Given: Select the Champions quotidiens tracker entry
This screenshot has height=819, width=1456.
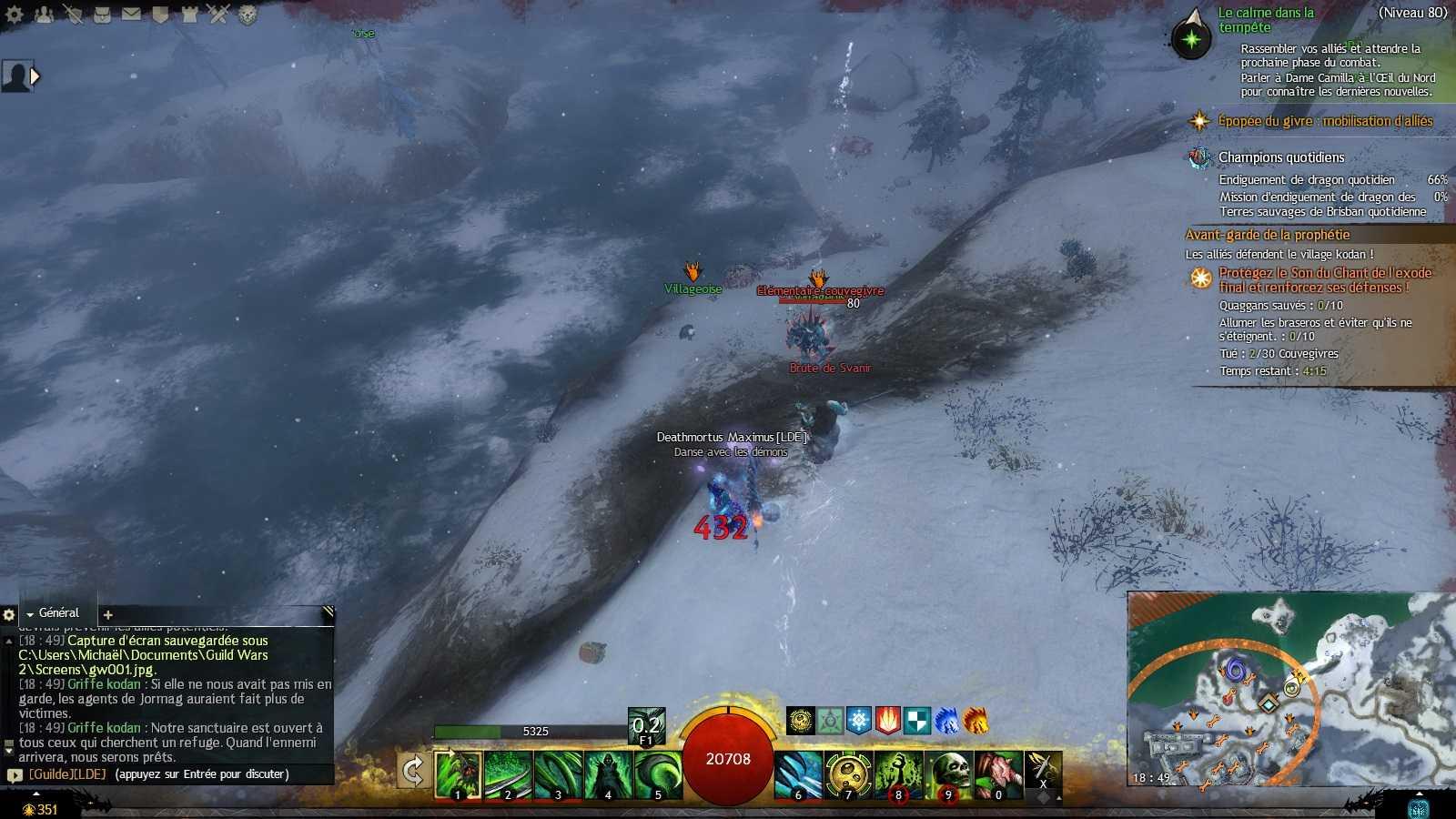Looking at the screenshot, I should 1281,157.
